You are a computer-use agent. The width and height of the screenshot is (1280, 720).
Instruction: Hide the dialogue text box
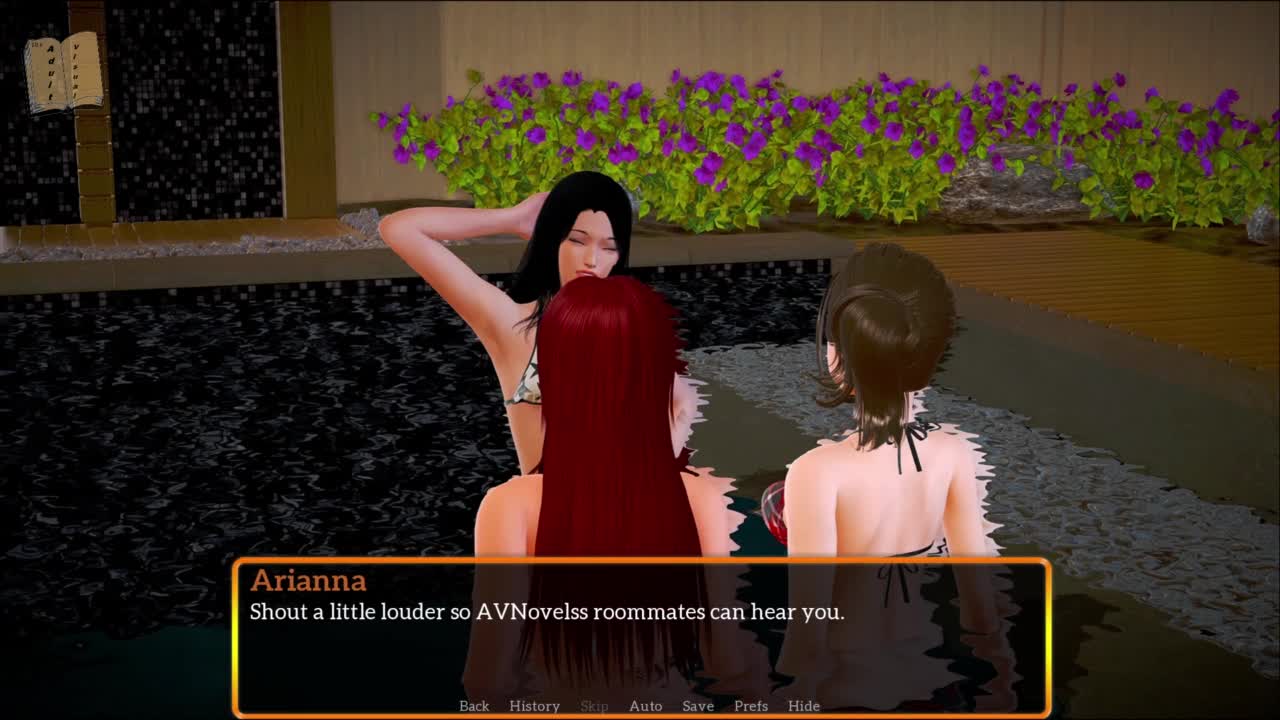click(x=804, y=706)
